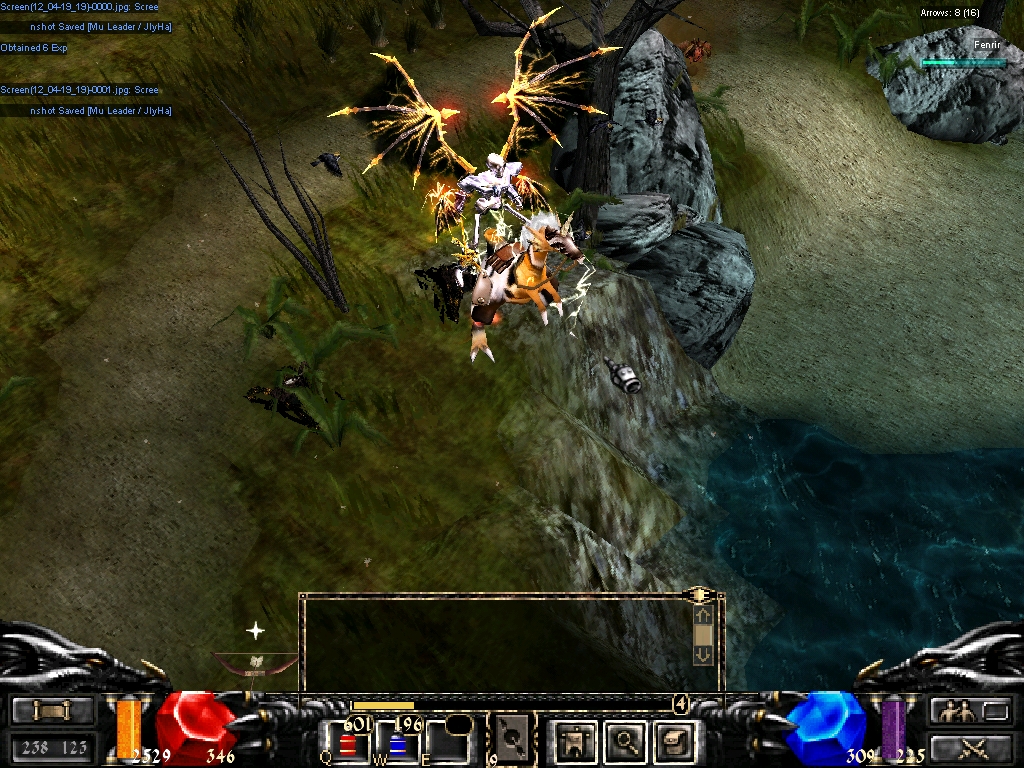
Task: Click the crossed swords button
Action: [971, 747]
